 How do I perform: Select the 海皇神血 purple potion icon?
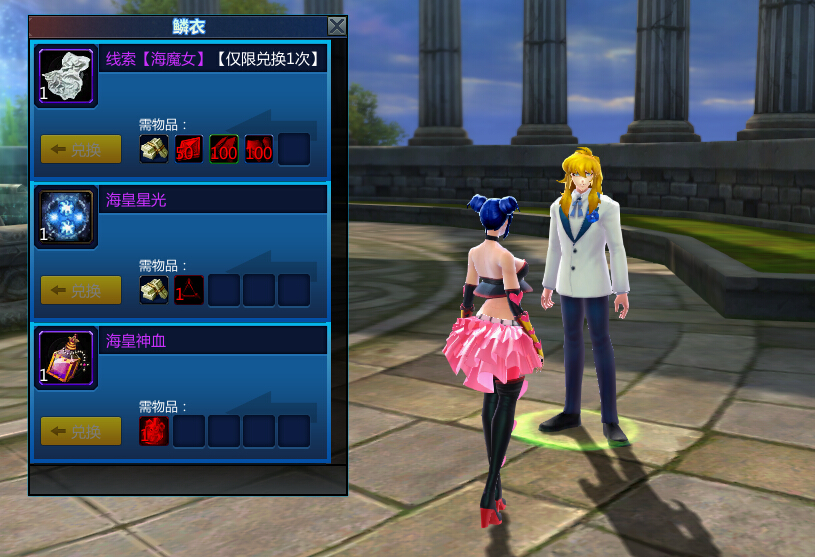[x=67, y=359]
